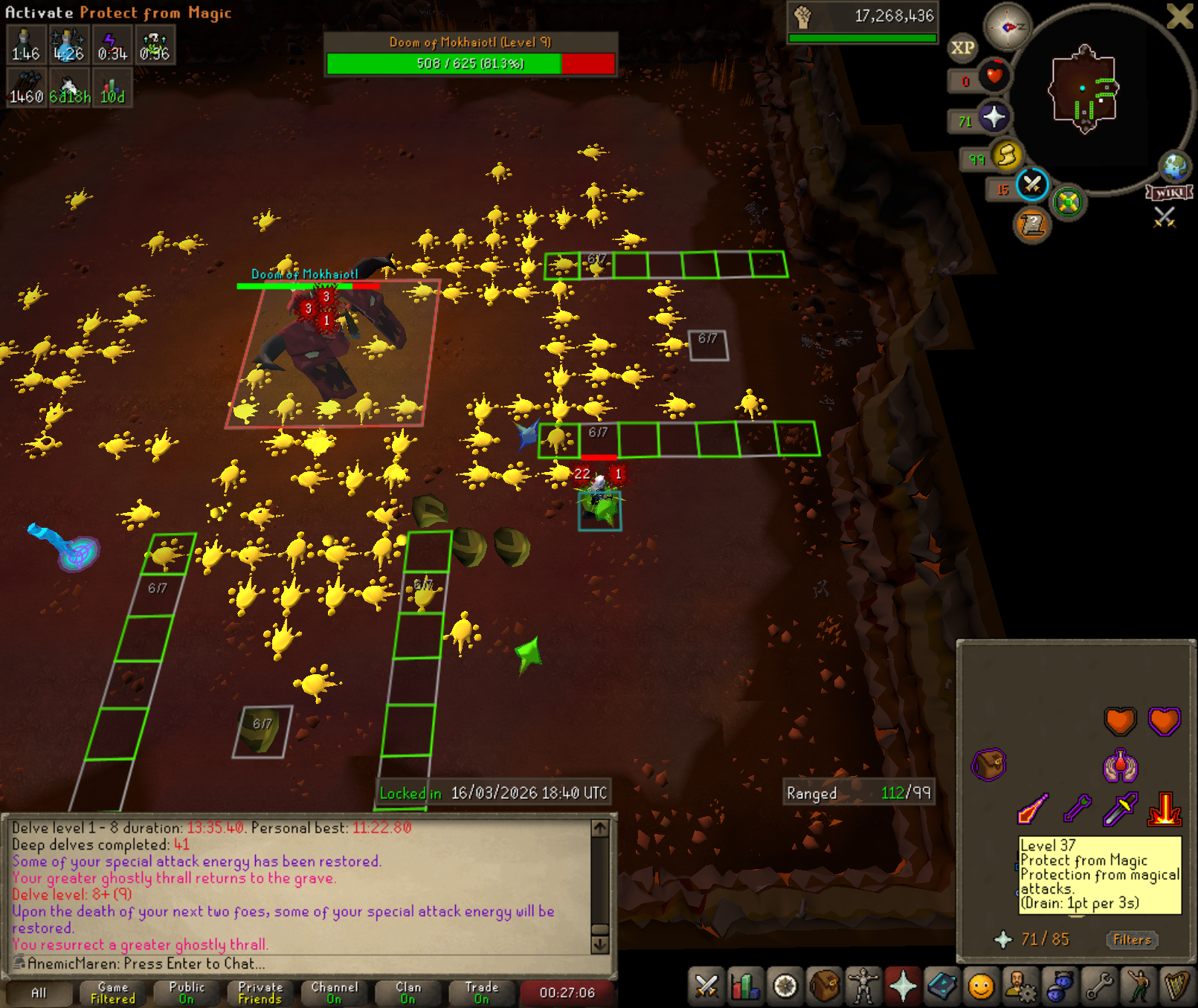Open the settings wrench tab
The height and width of the screenshot is (1008, 1198).
[1098, 986]
